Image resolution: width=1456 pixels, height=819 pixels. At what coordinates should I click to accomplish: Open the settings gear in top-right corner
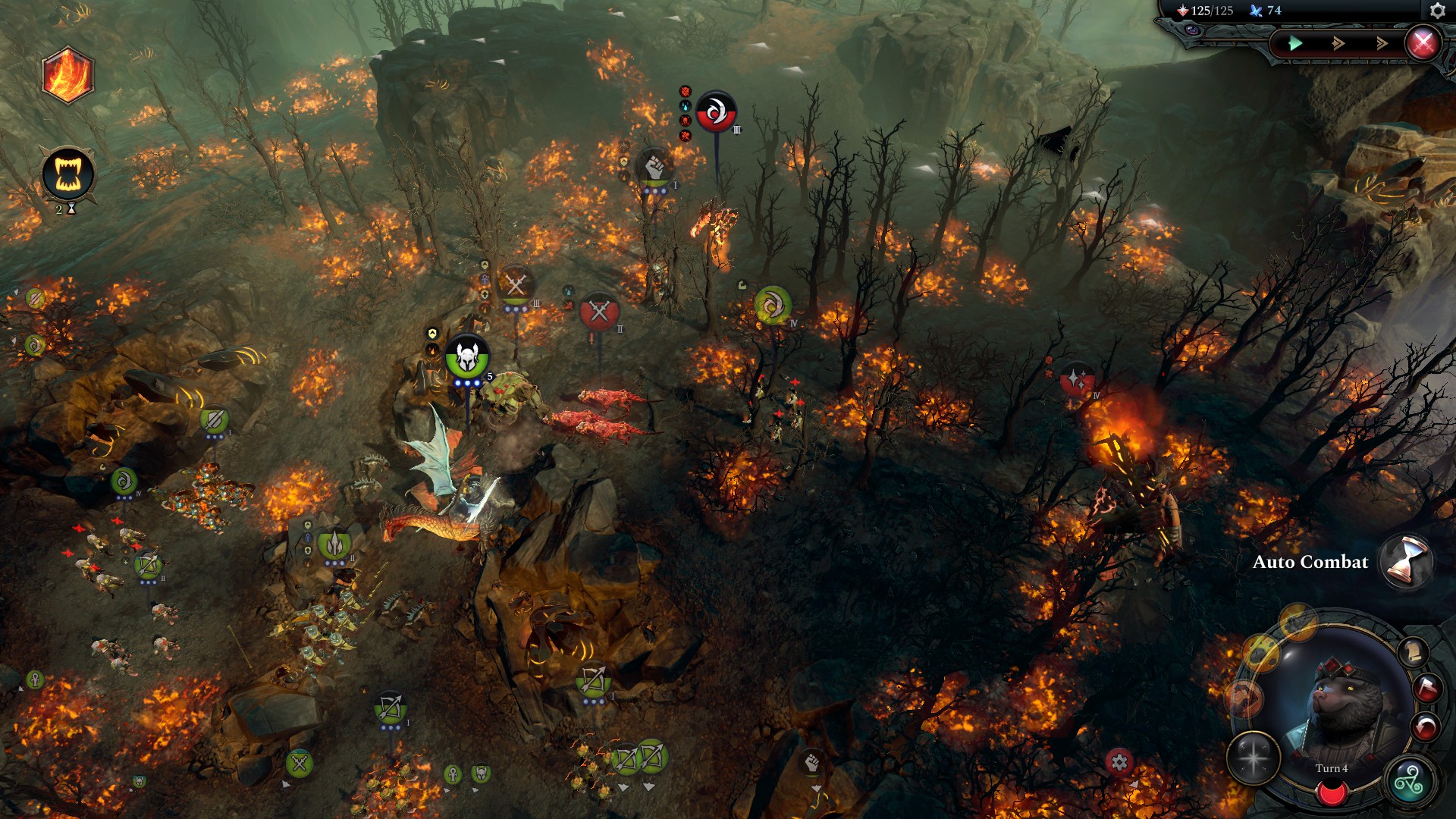point(1439,10)
